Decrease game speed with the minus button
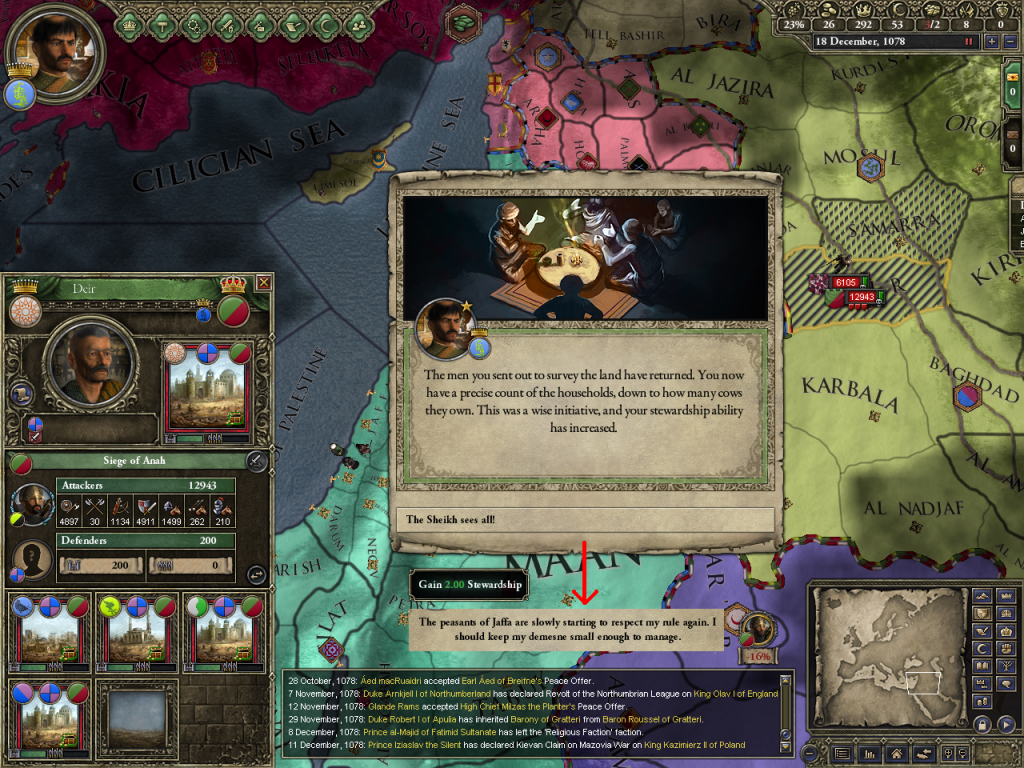Image resolution: width=1024 pixels, height=768 pixels. tap(1009, 42)
